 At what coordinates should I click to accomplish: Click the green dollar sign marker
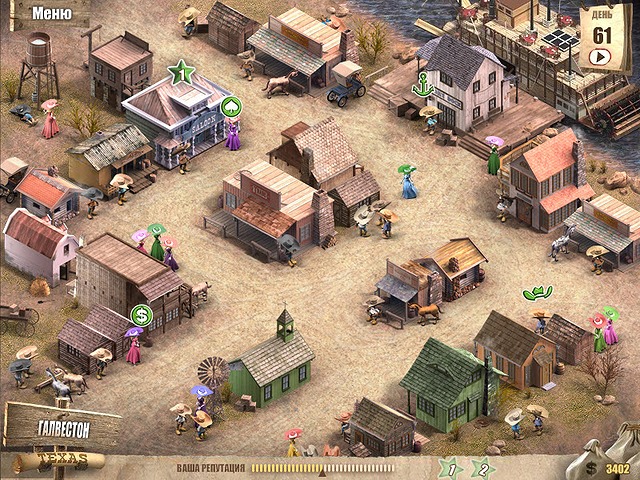(141, 316)
